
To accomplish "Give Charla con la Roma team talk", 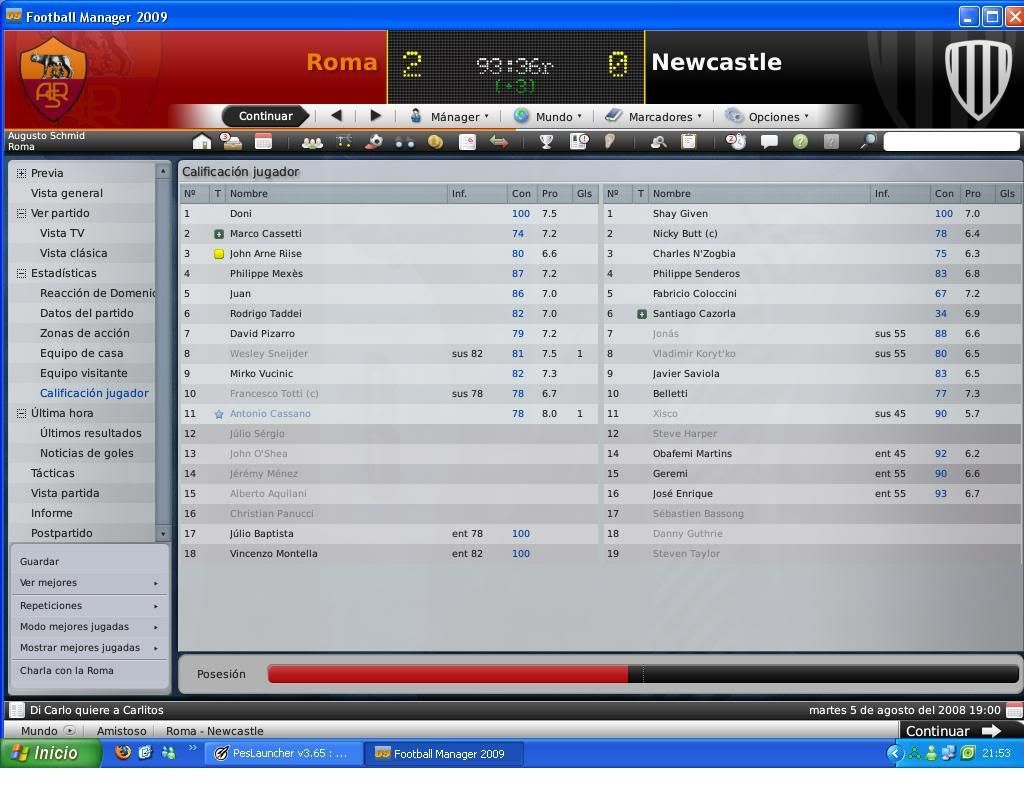I will click(x=67, y=671).
